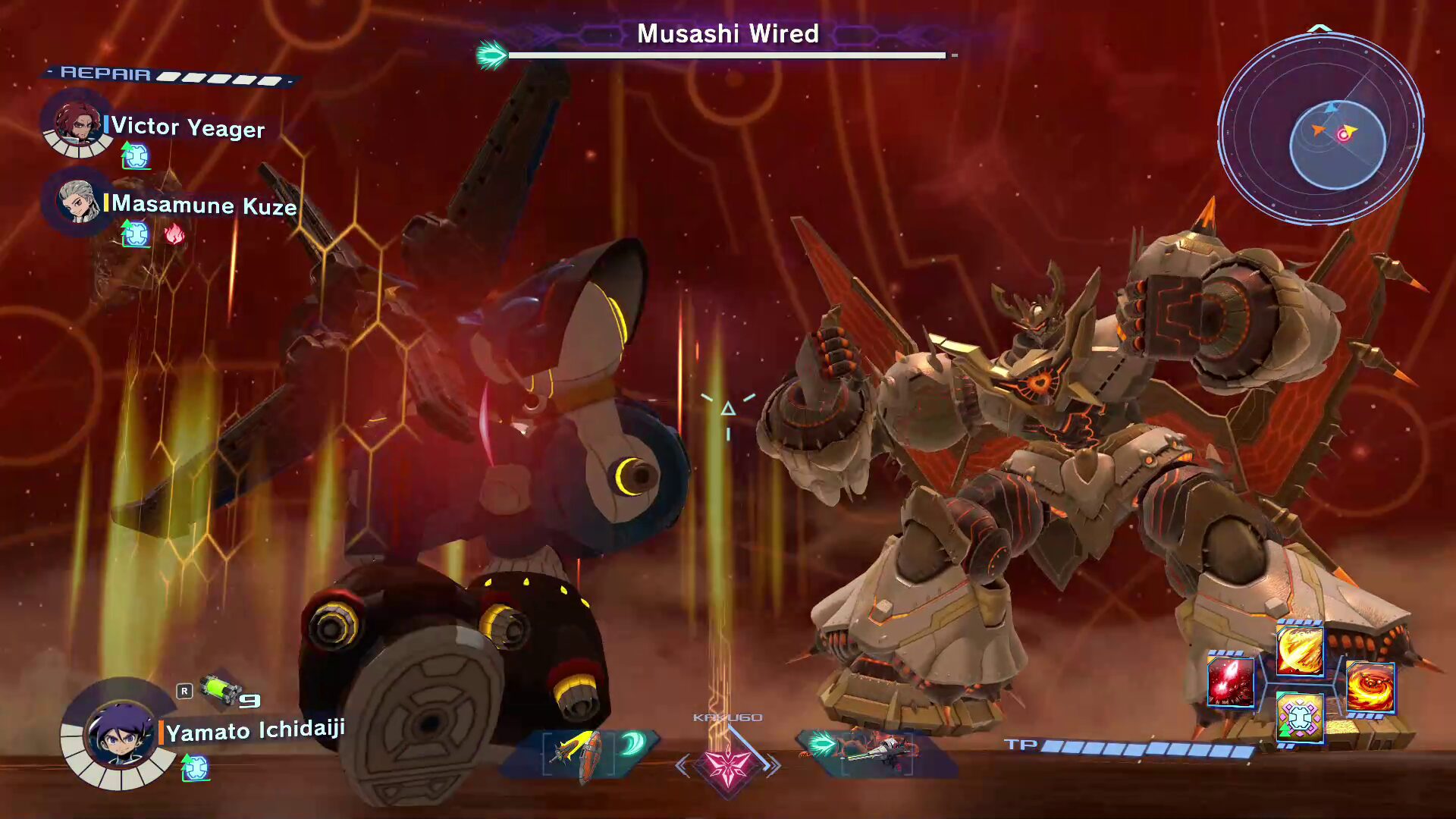Trigger the fiery vortex skill icon
This screenshot has width=1456, height=819.
[x=1370, y=687]
